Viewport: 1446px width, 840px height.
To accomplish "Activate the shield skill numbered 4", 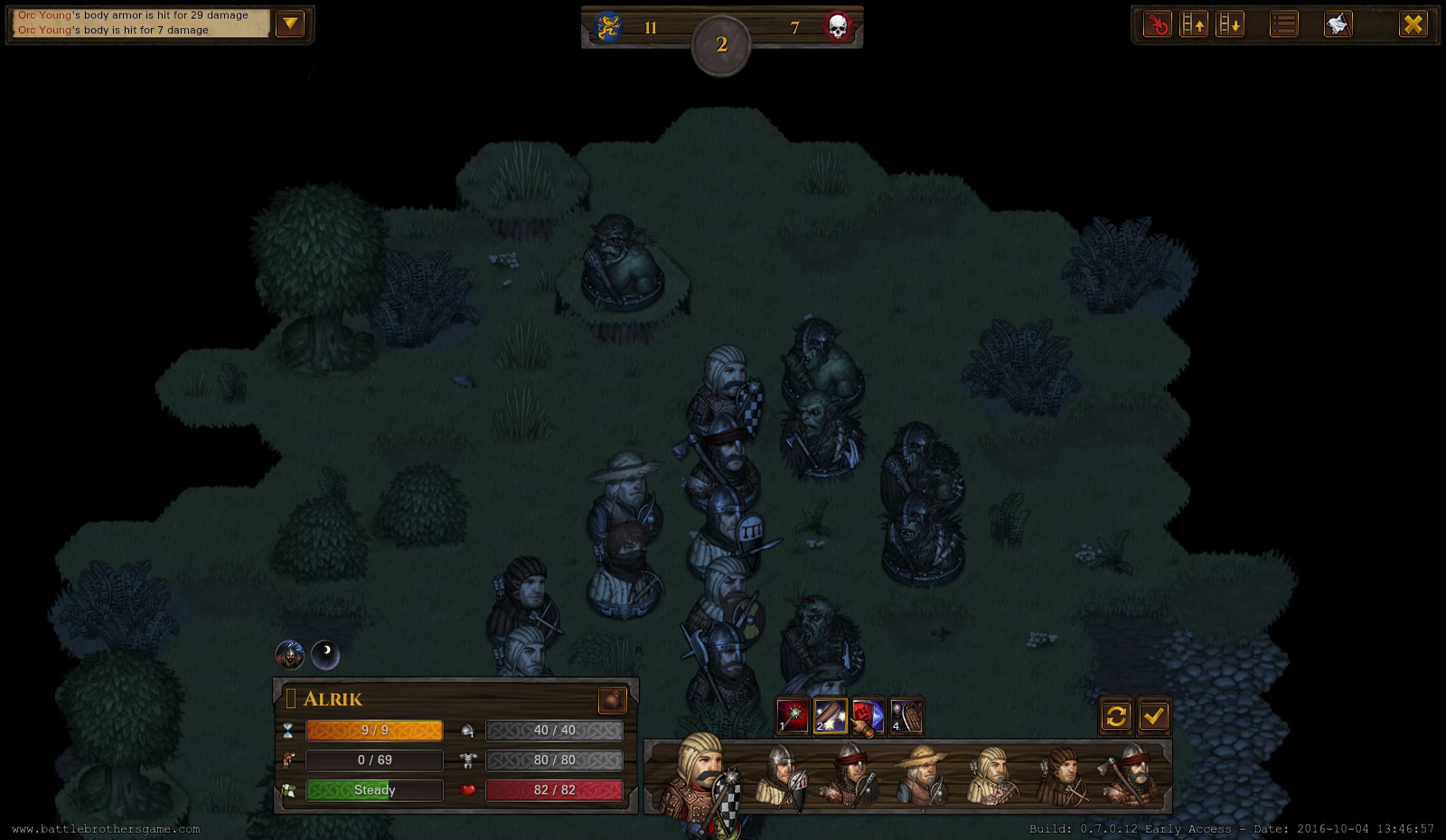I will click(906, 716).
